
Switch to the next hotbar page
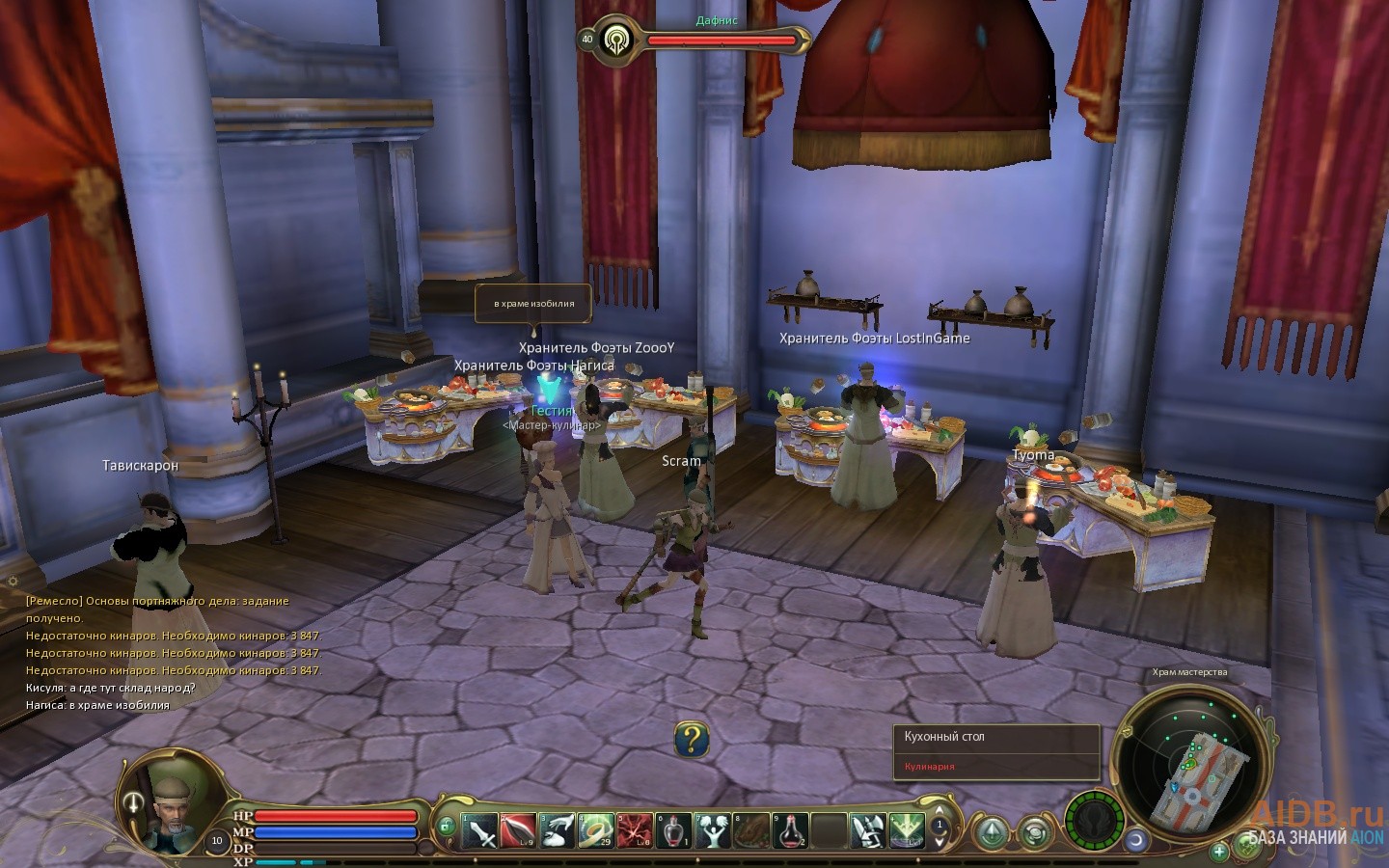(940, 842)
